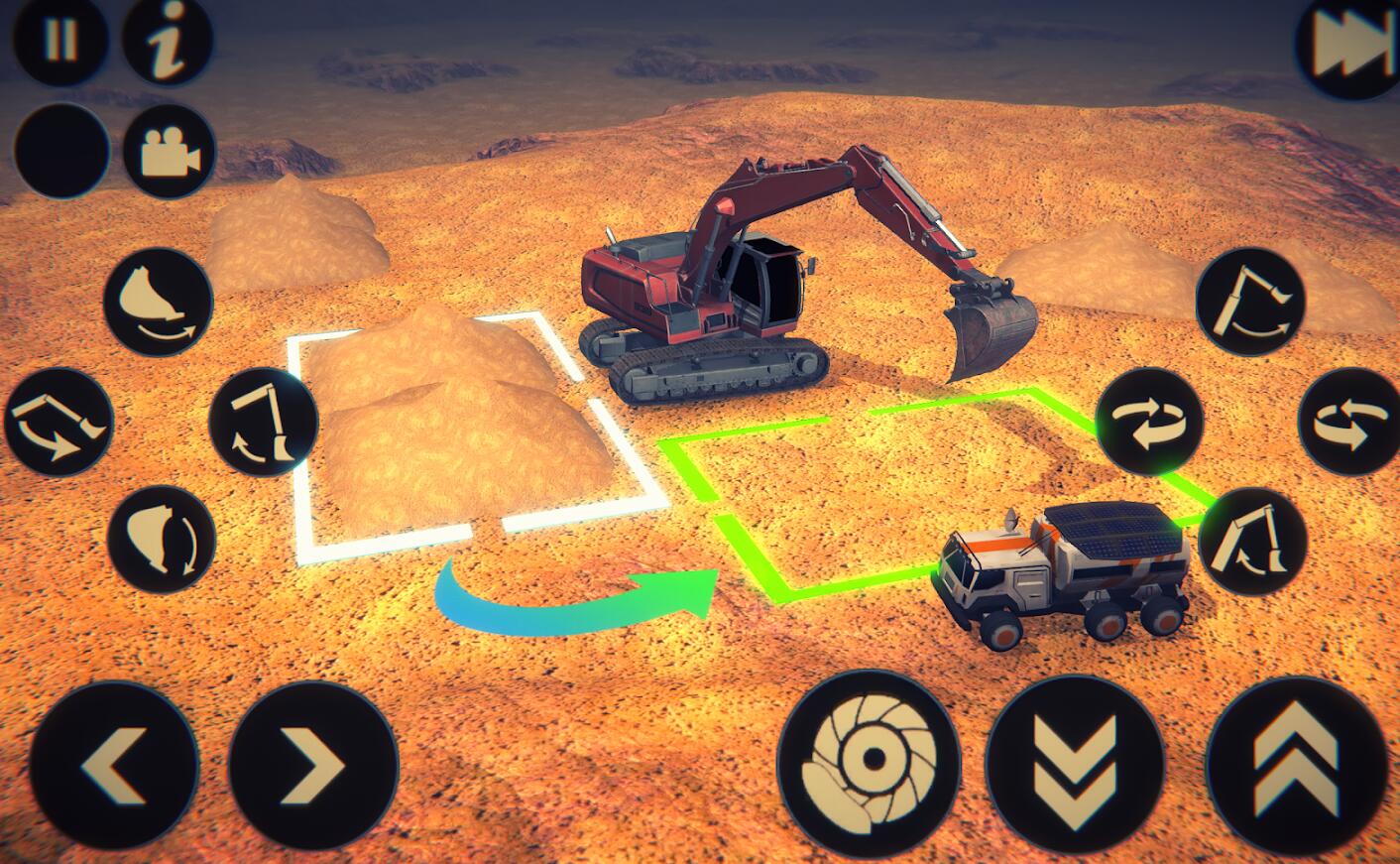Switch the camera view
The width and height of the screenshot is (1400, 864).
(x=170, y=153)
